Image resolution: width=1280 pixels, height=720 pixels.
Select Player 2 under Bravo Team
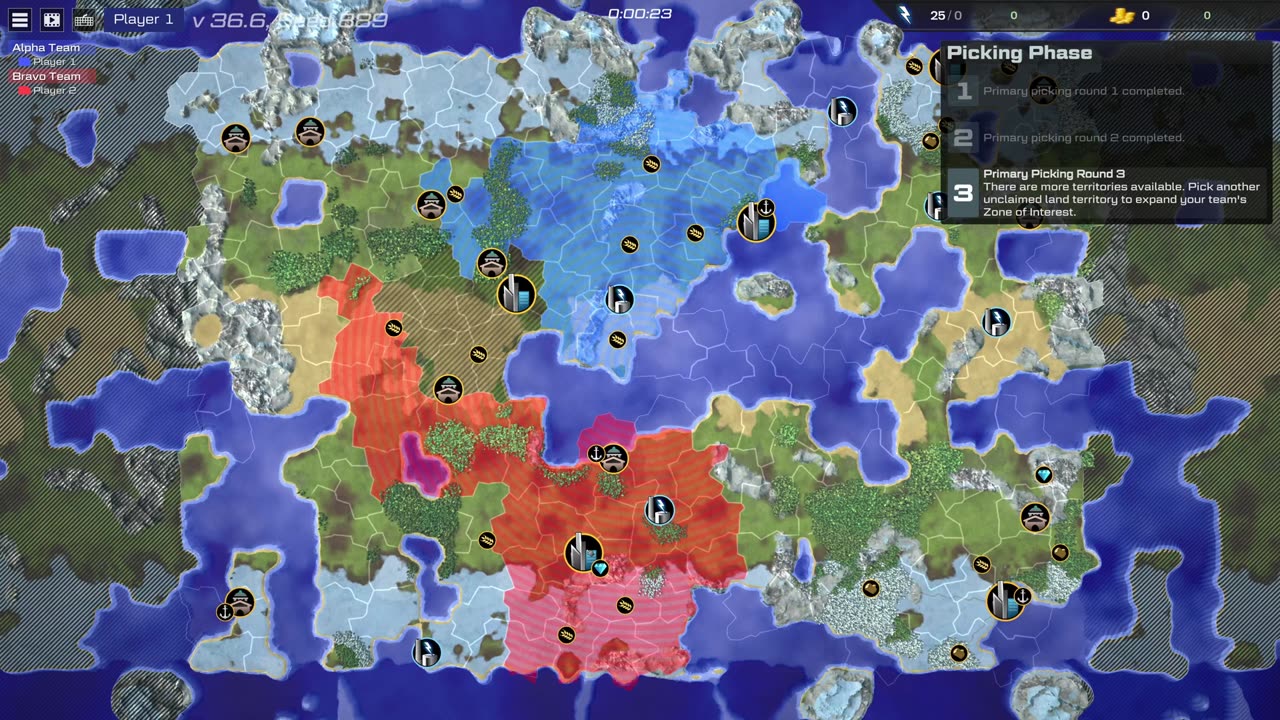[54, 90]
